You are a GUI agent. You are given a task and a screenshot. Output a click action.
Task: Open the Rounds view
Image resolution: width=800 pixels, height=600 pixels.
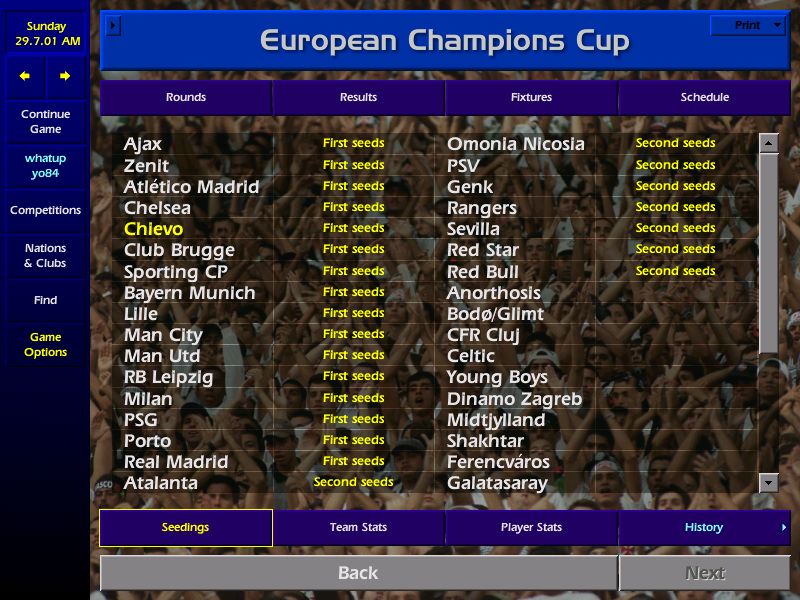pyautogui.click(x=186, y=97)
